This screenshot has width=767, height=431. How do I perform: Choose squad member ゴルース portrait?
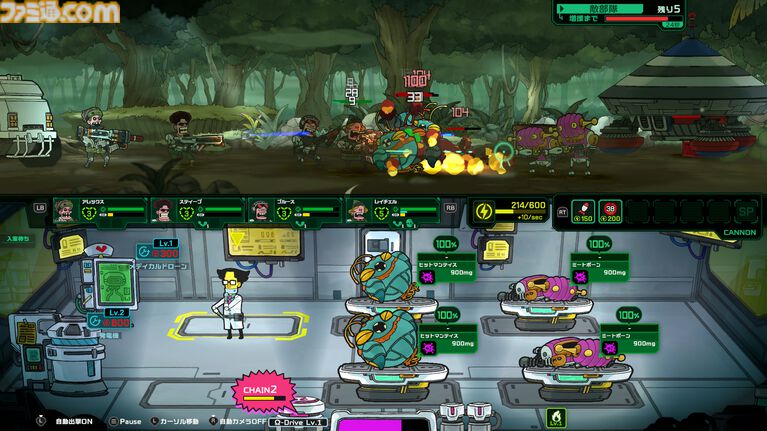[x=259, y=210]
